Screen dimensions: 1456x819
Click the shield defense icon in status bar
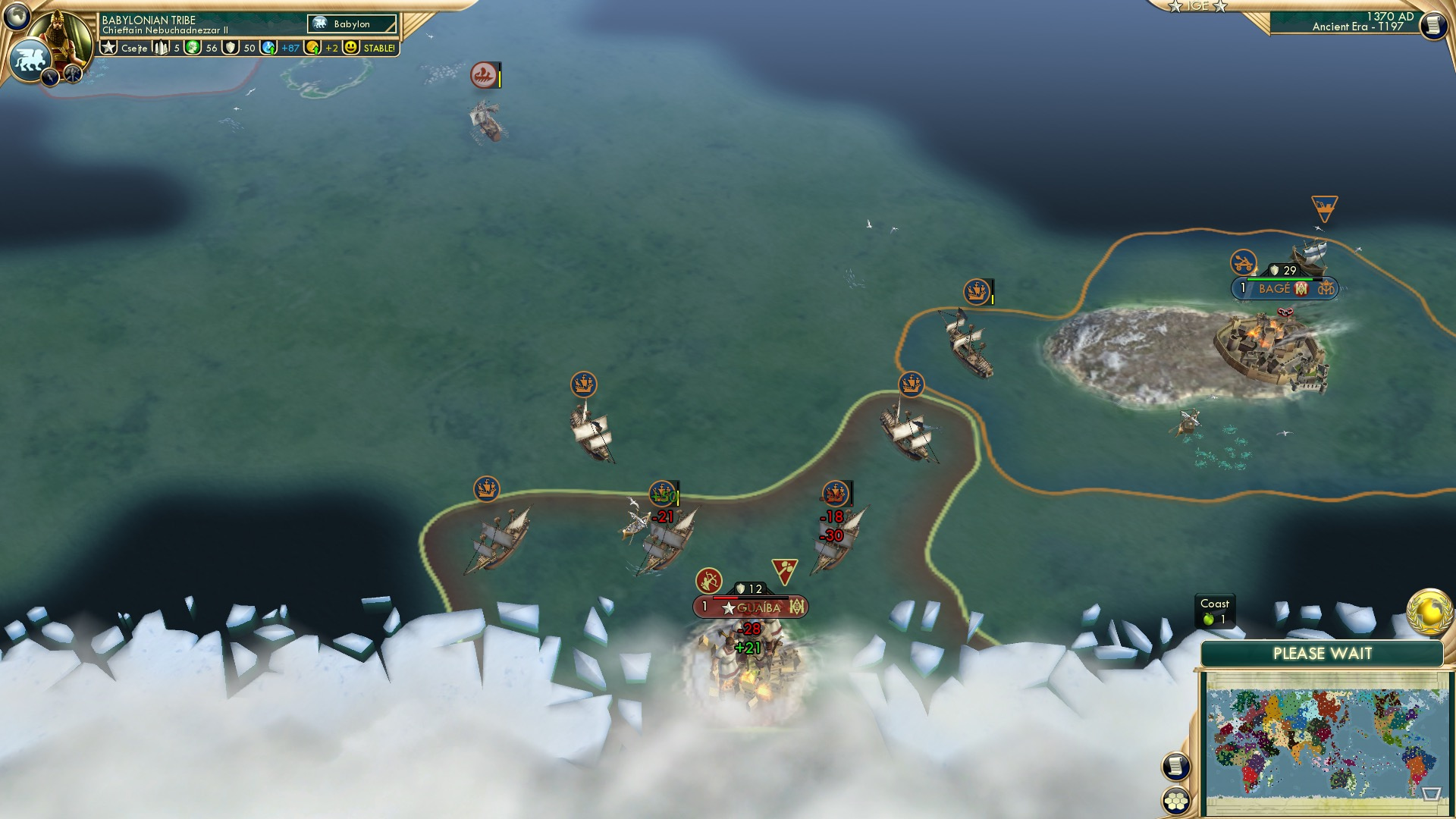(231, 48)
